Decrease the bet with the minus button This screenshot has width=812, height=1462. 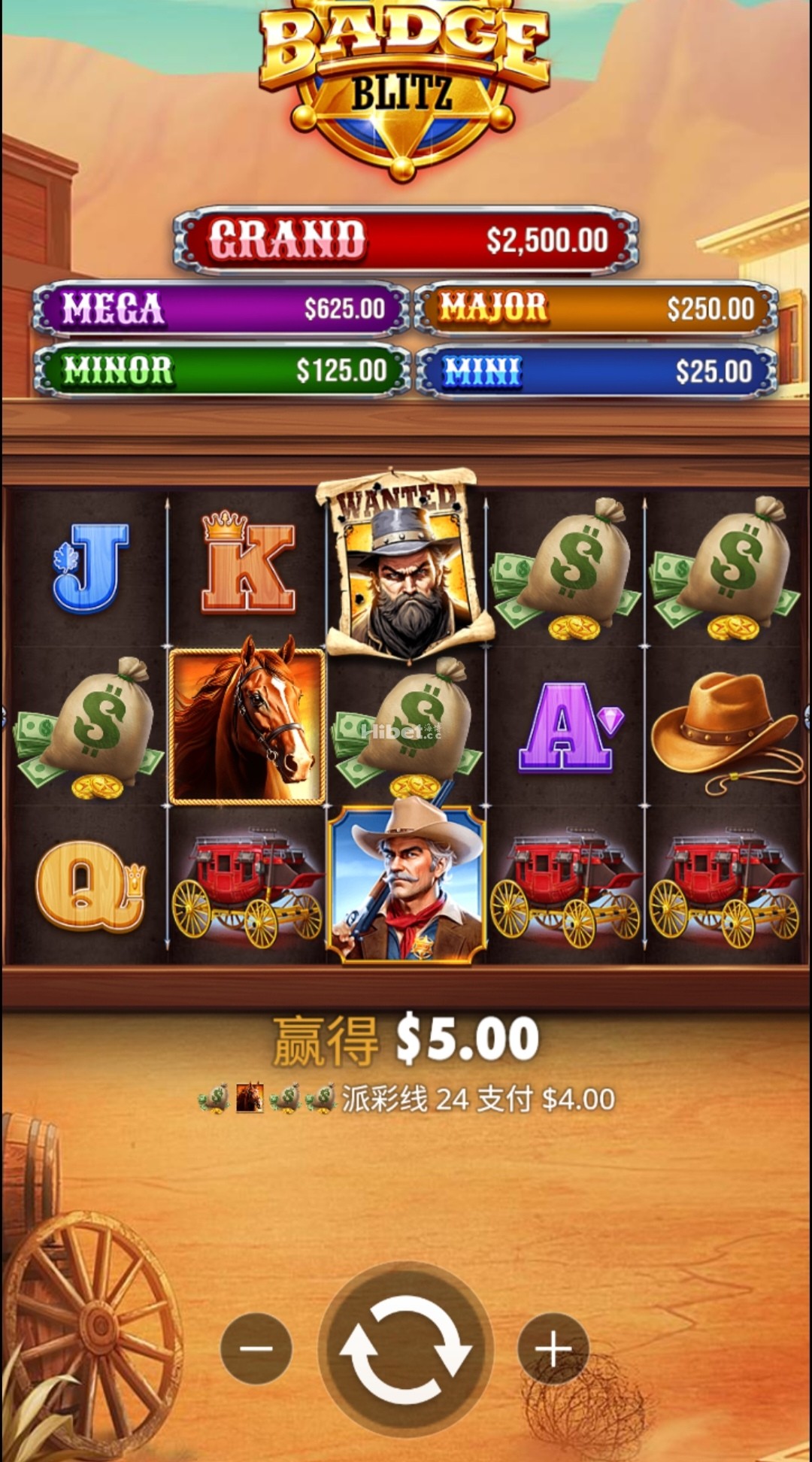point(256,1348)
